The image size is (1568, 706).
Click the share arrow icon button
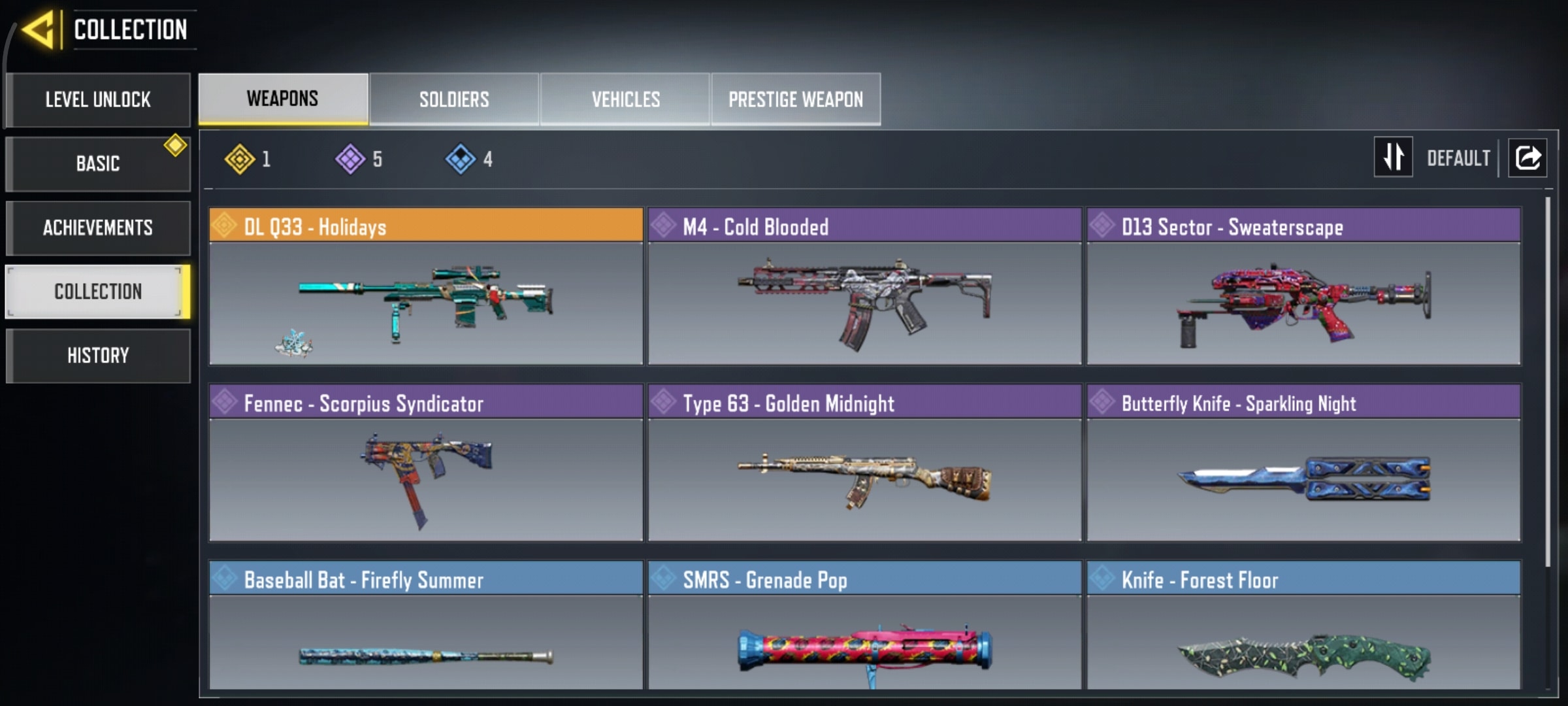pyautogui.click(x=1527, y=158)
